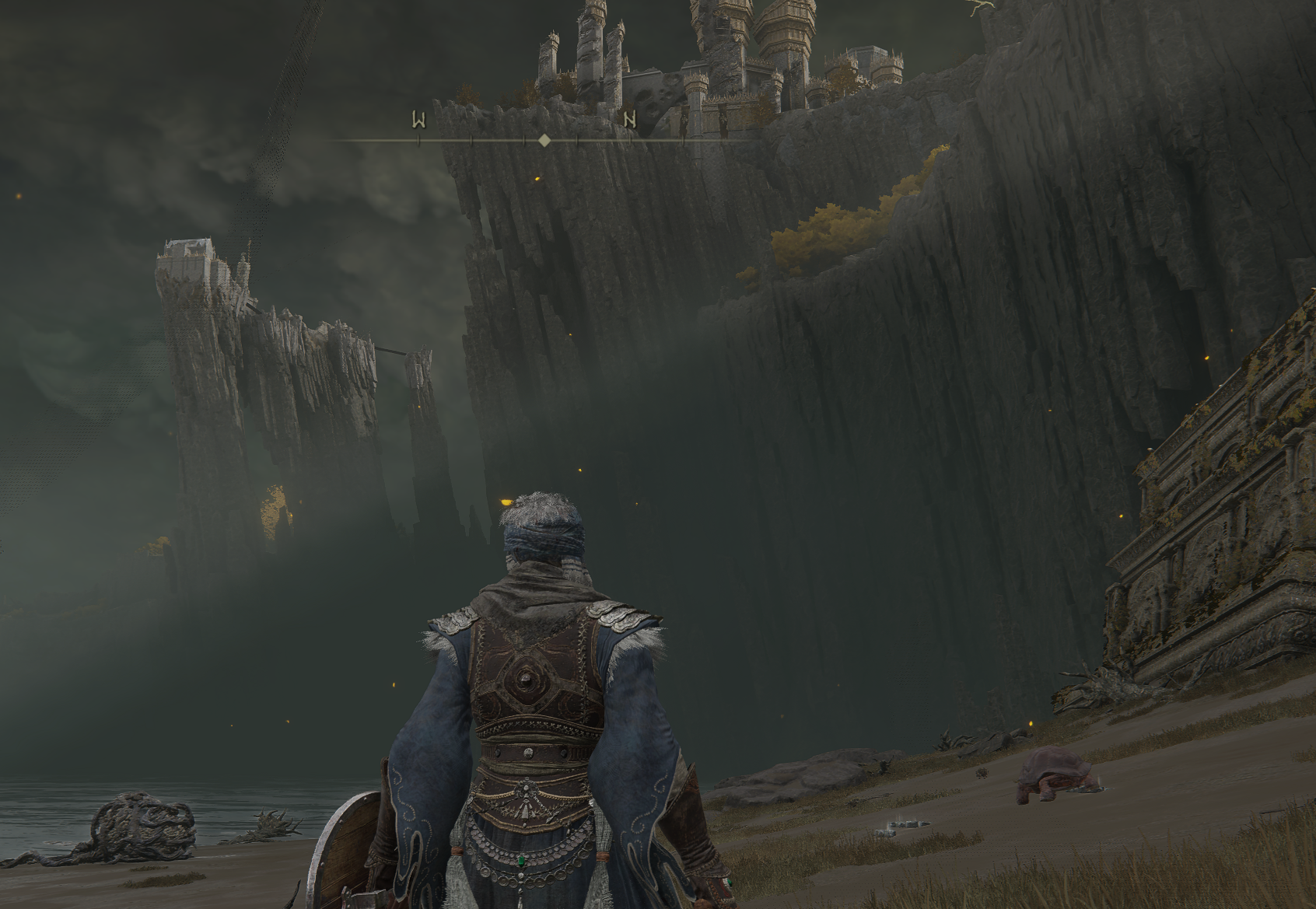Click the tick mark right of the diamond marker
The image size is (1316, 909).
tap(576, 141)
